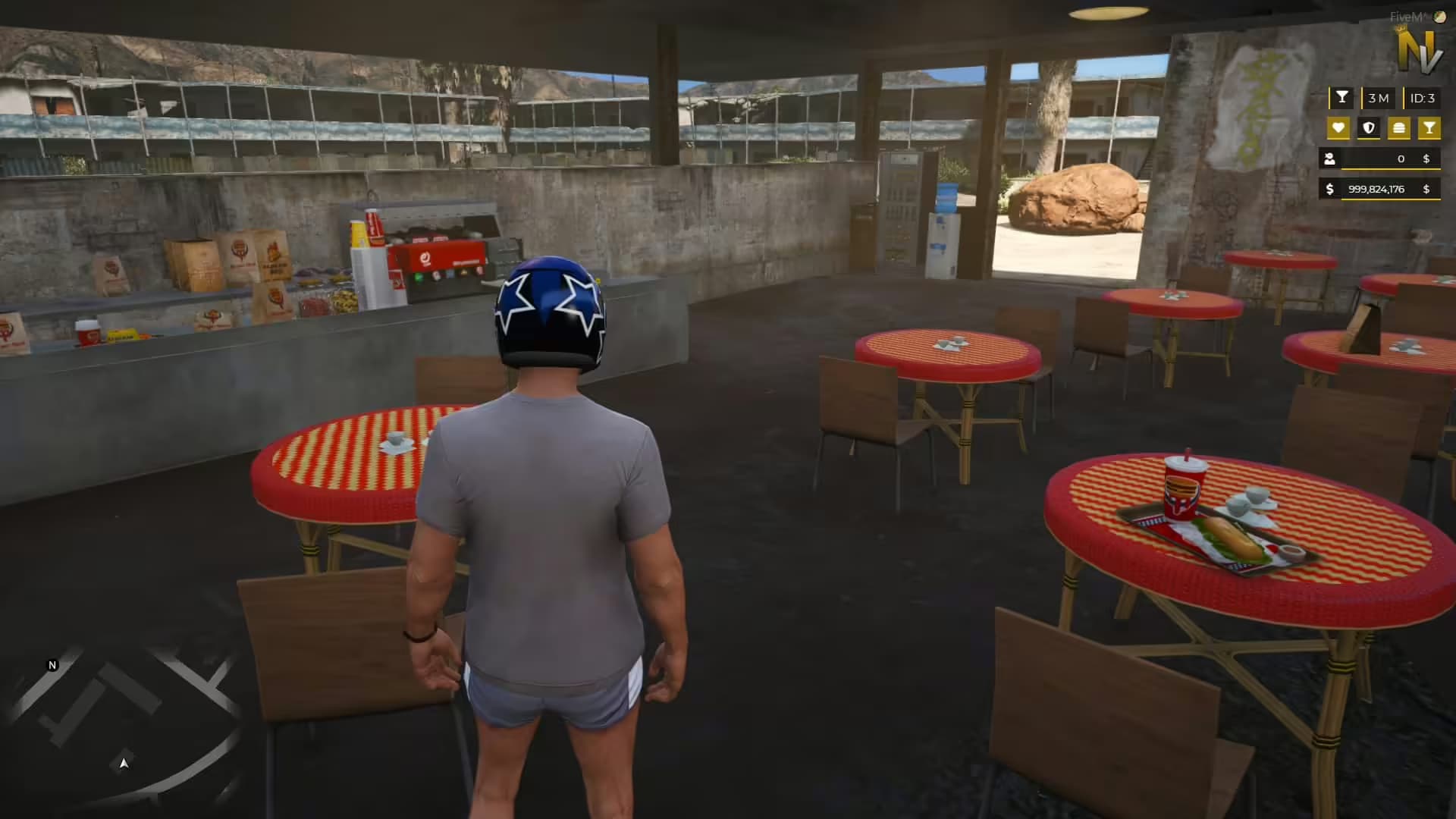Click the thirst cocktail glass icon

[1430, 127]
